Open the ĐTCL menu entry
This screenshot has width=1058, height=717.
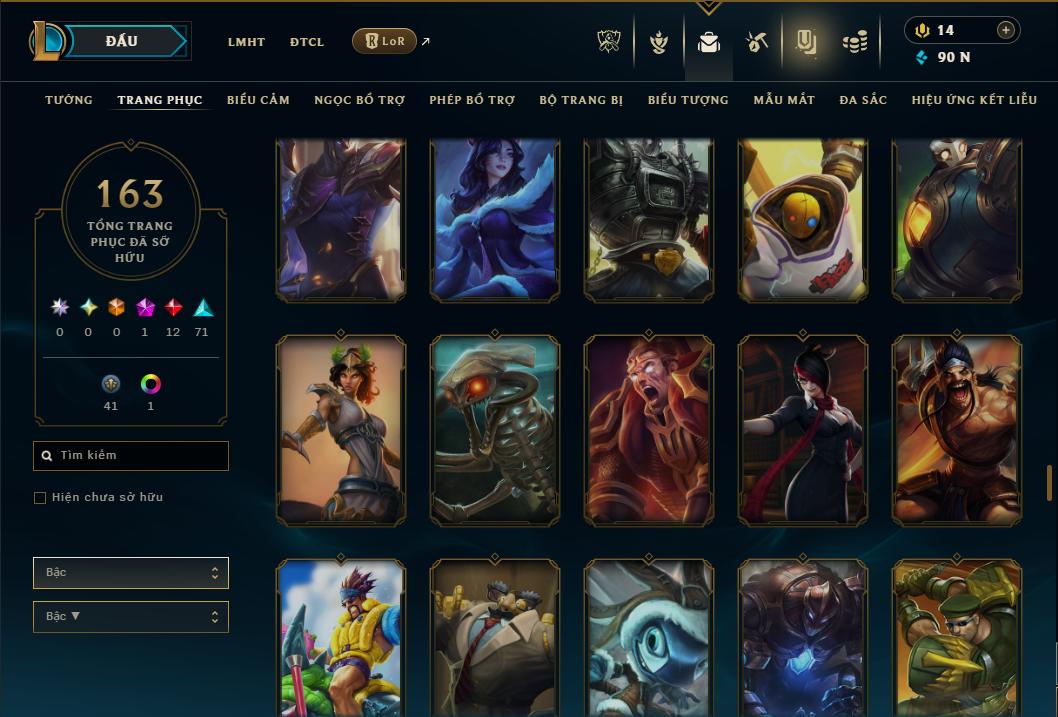(x=307, y=42)
